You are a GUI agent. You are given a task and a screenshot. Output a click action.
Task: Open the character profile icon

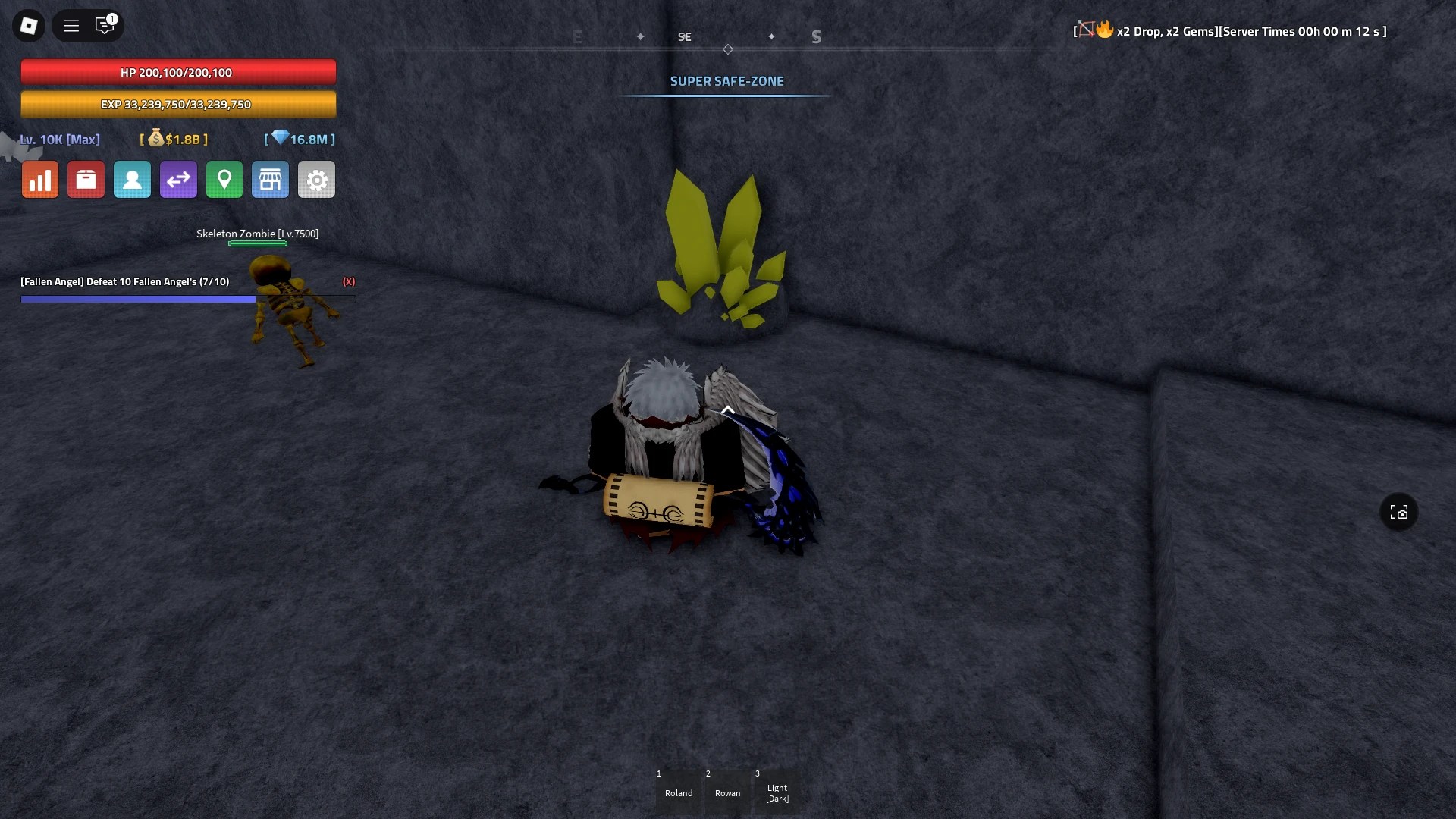point(132,179)
